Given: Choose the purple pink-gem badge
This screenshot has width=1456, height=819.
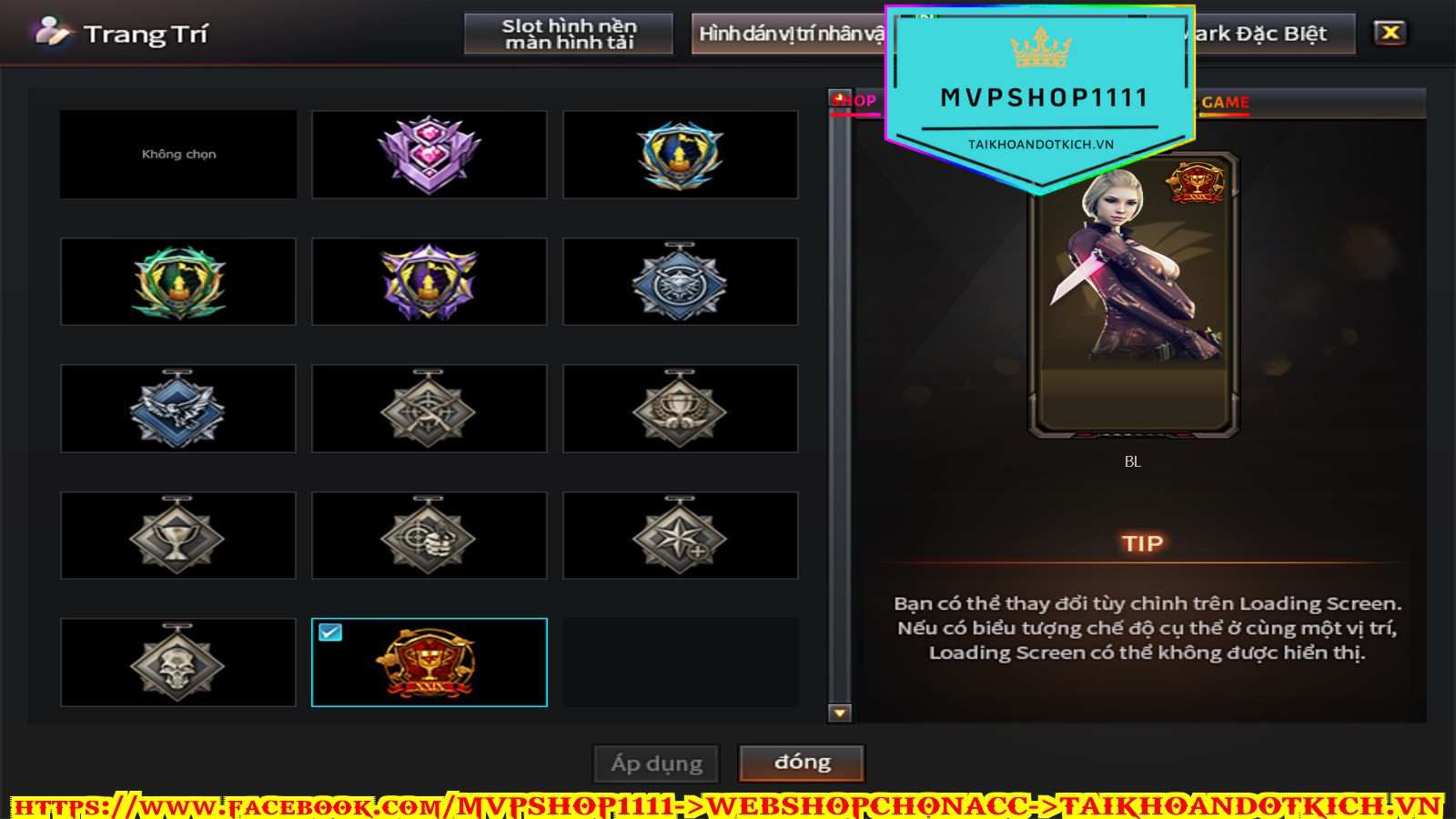Looking at the screenshot, I should click(x=429, y=155).
